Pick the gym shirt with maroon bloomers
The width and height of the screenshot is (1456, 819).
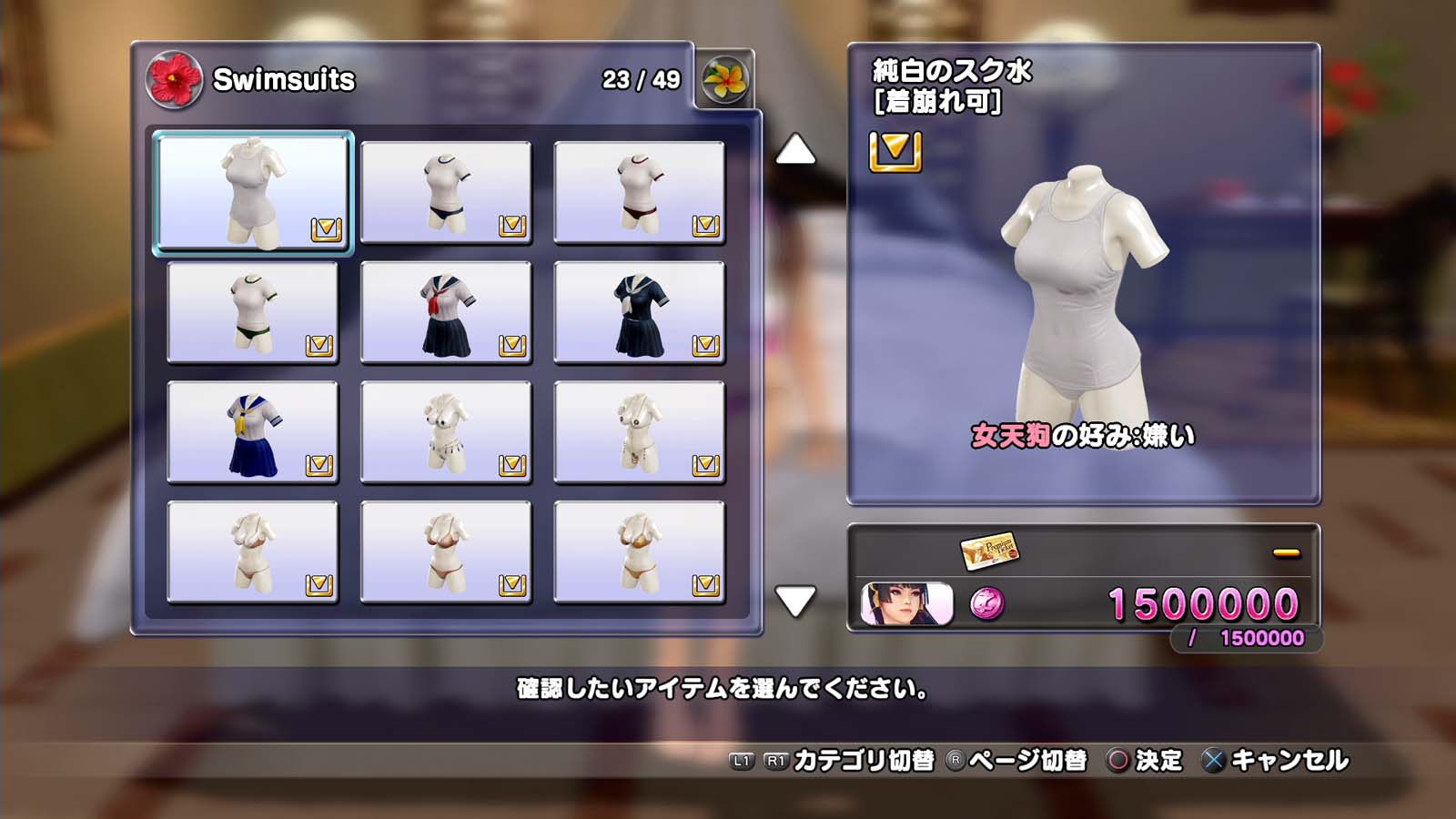point(639,192)
